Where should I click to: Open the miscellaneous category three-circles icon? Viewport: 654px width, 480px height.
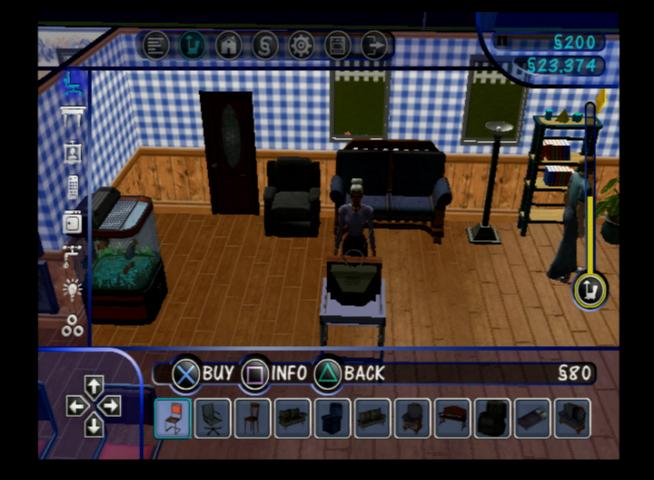[72, 325]
